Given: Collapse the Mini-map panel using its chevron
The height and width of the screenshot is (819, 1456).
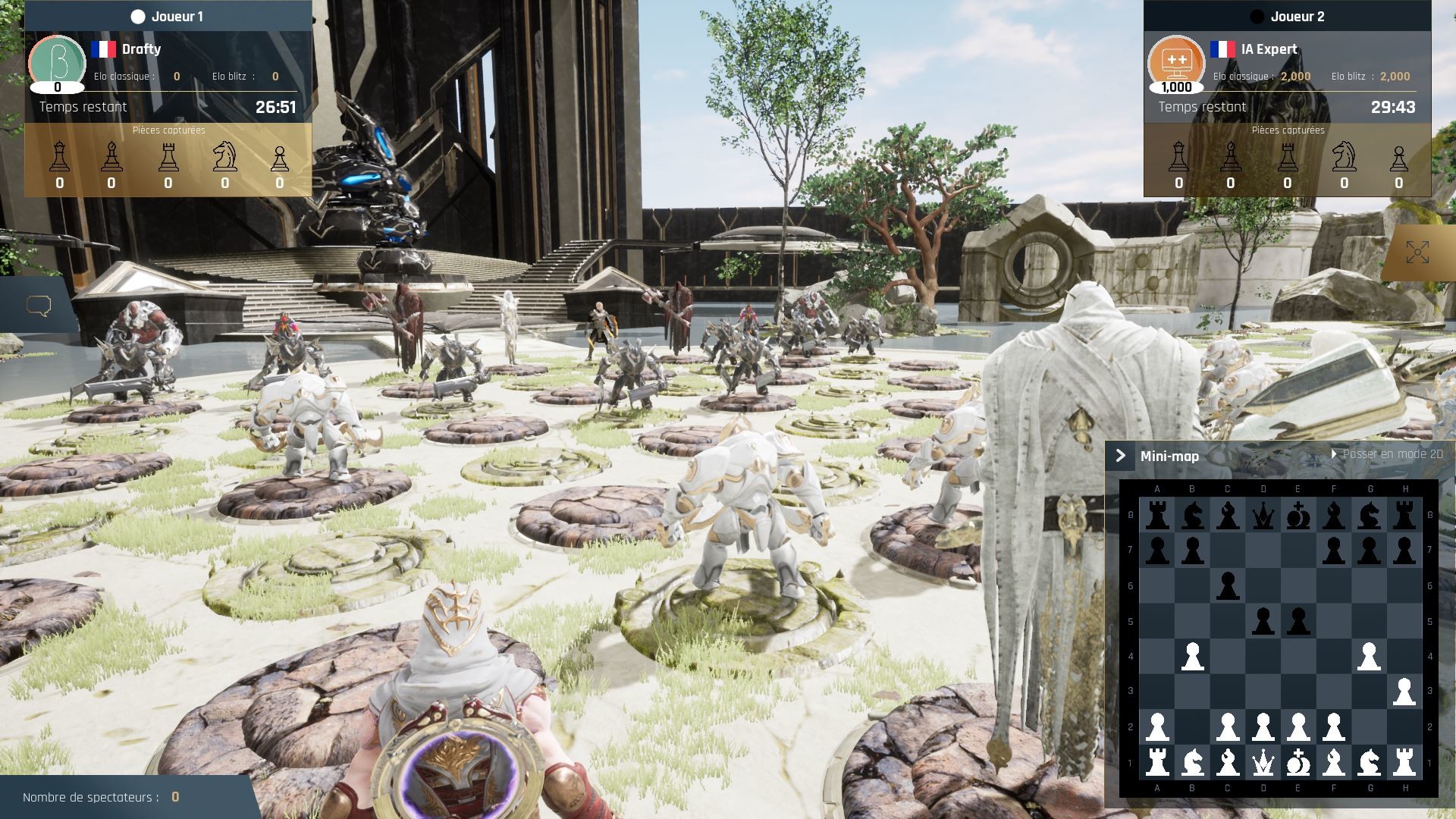Looking at the screenshot, I should tap(1121, 456).
